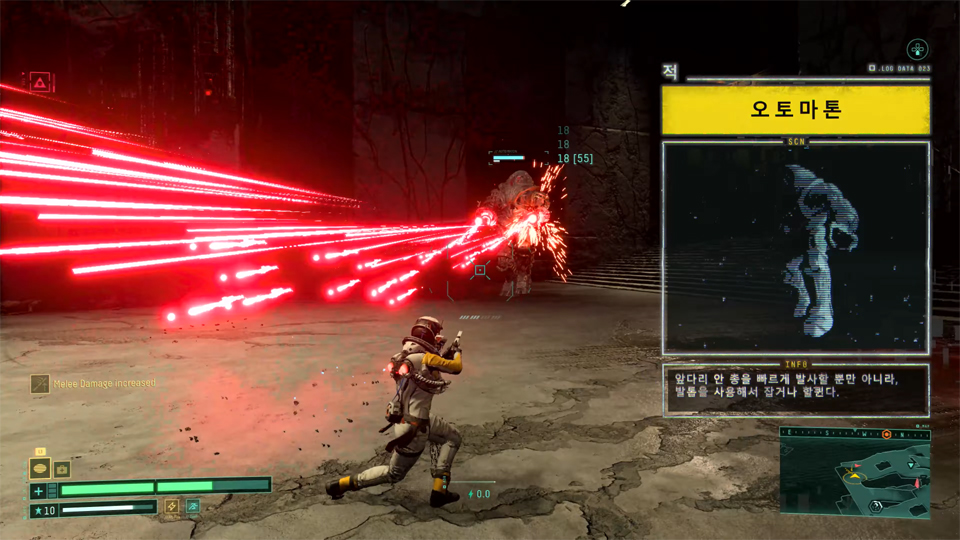Activate the dash ability icon
This screenshot has height=540, width=960.
pos(192,507)
